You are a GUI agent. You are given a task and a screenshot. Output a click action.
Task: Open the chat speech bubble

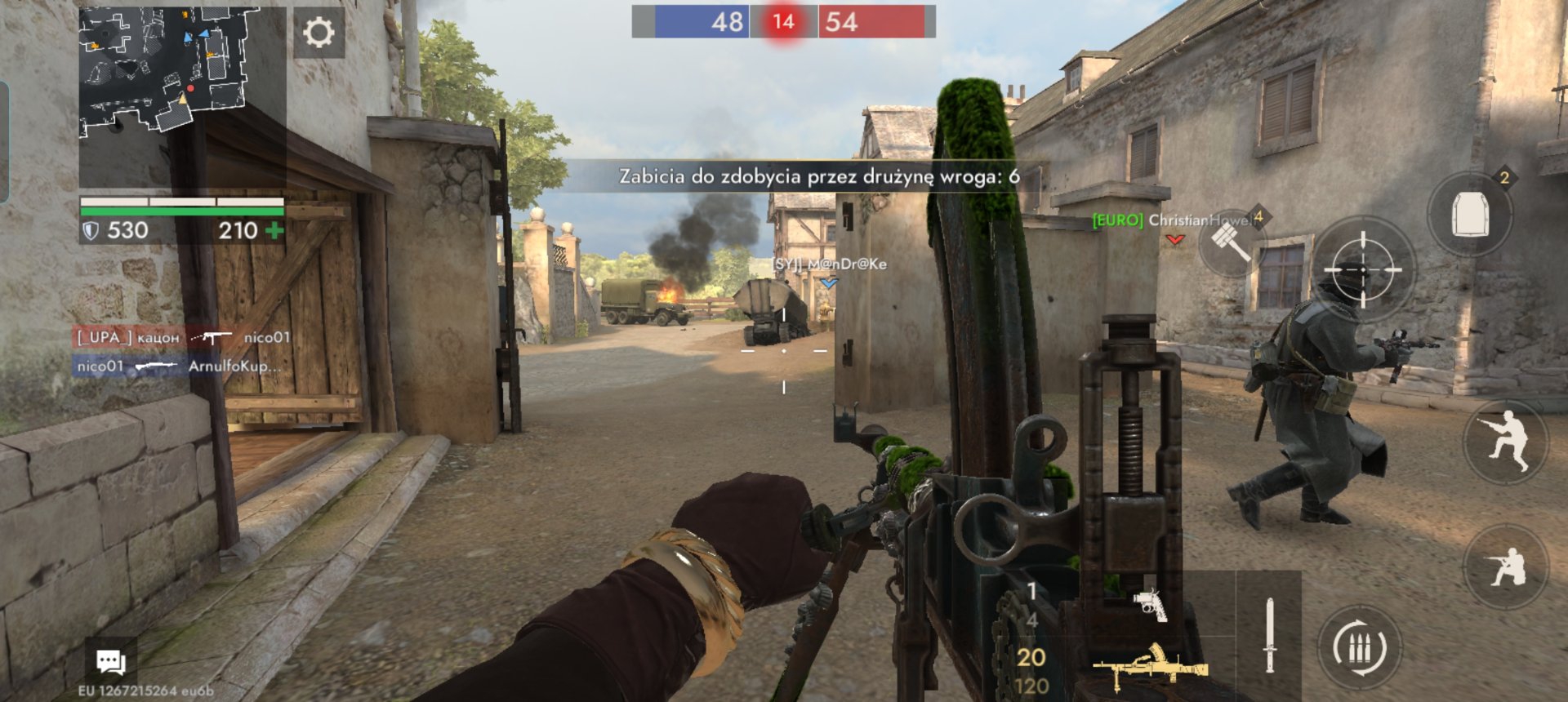pos(111,661)
